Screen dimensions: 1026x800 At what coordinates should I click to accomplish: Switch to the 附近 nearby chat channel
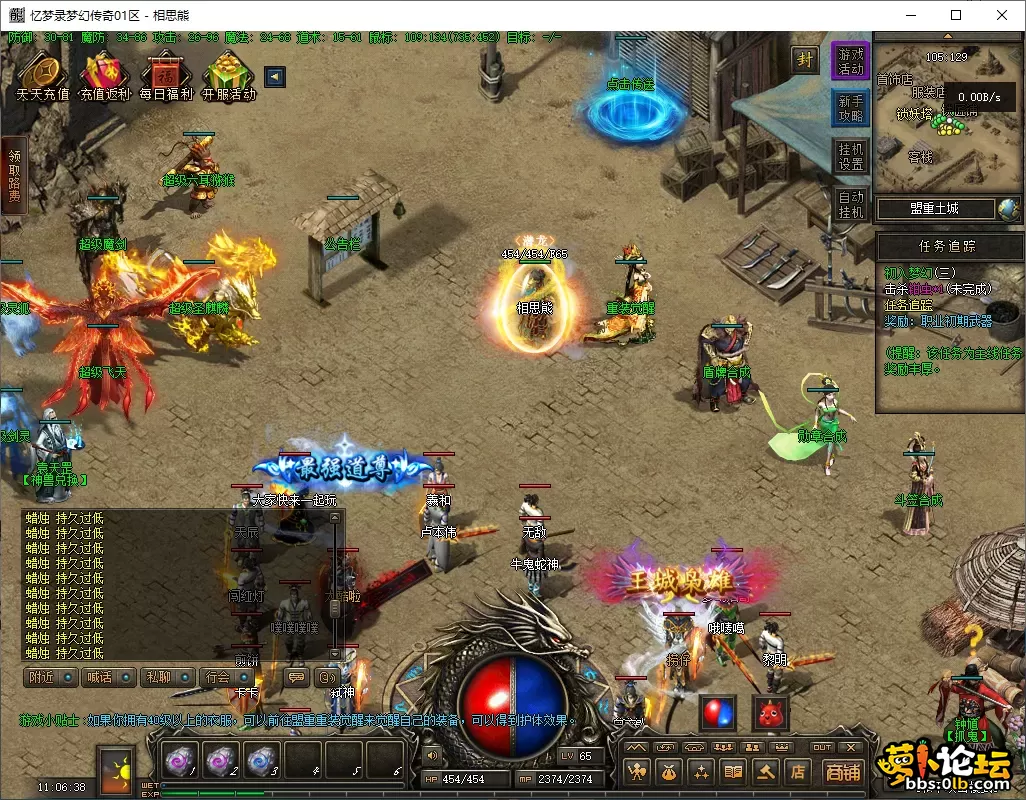(x=51, y=677)
